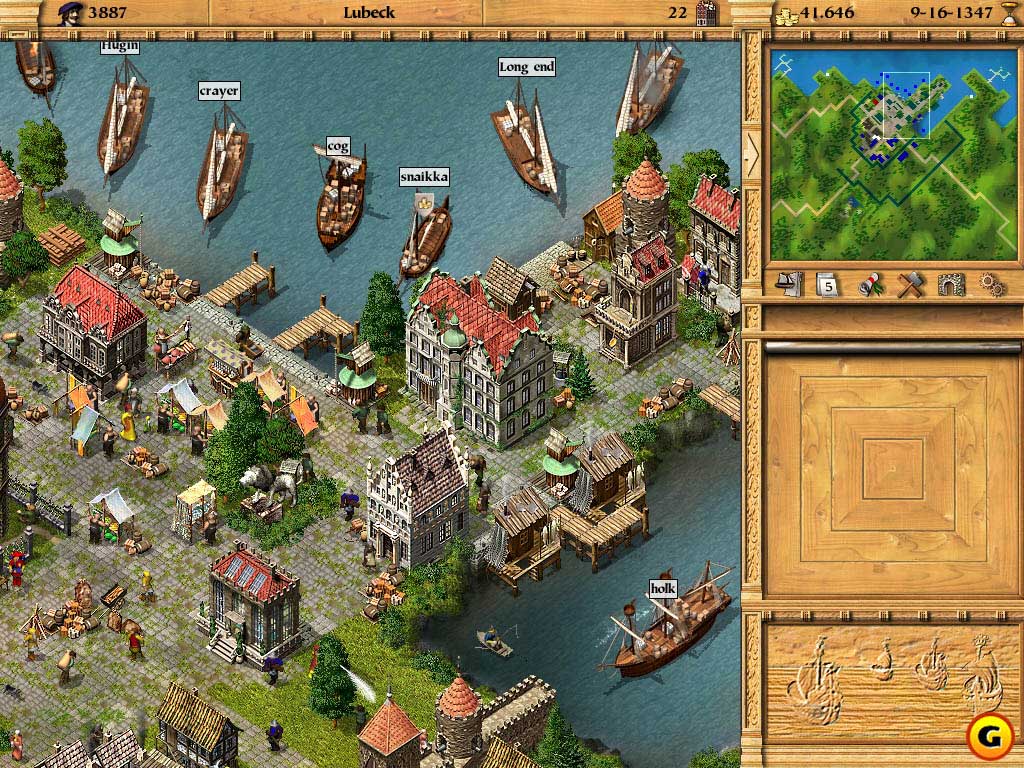Screen dimensions: 1024x768
Task: Select the ship labeled cog
Action: (340, 200)
